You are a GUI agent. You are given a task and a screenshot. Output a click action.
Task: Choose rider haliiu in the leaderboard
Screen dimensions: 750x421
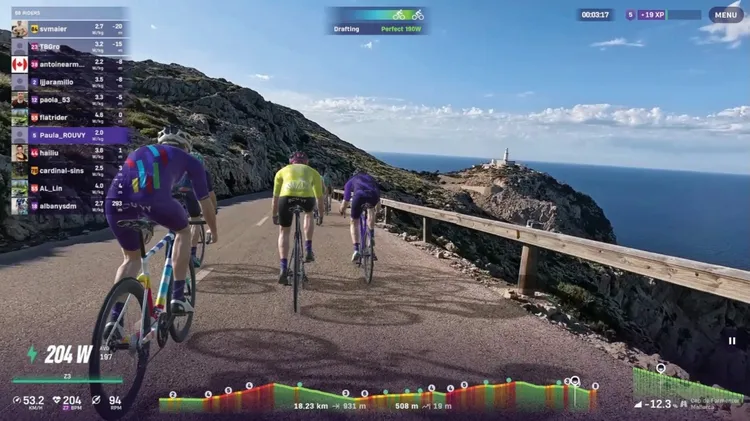point(69,152)
